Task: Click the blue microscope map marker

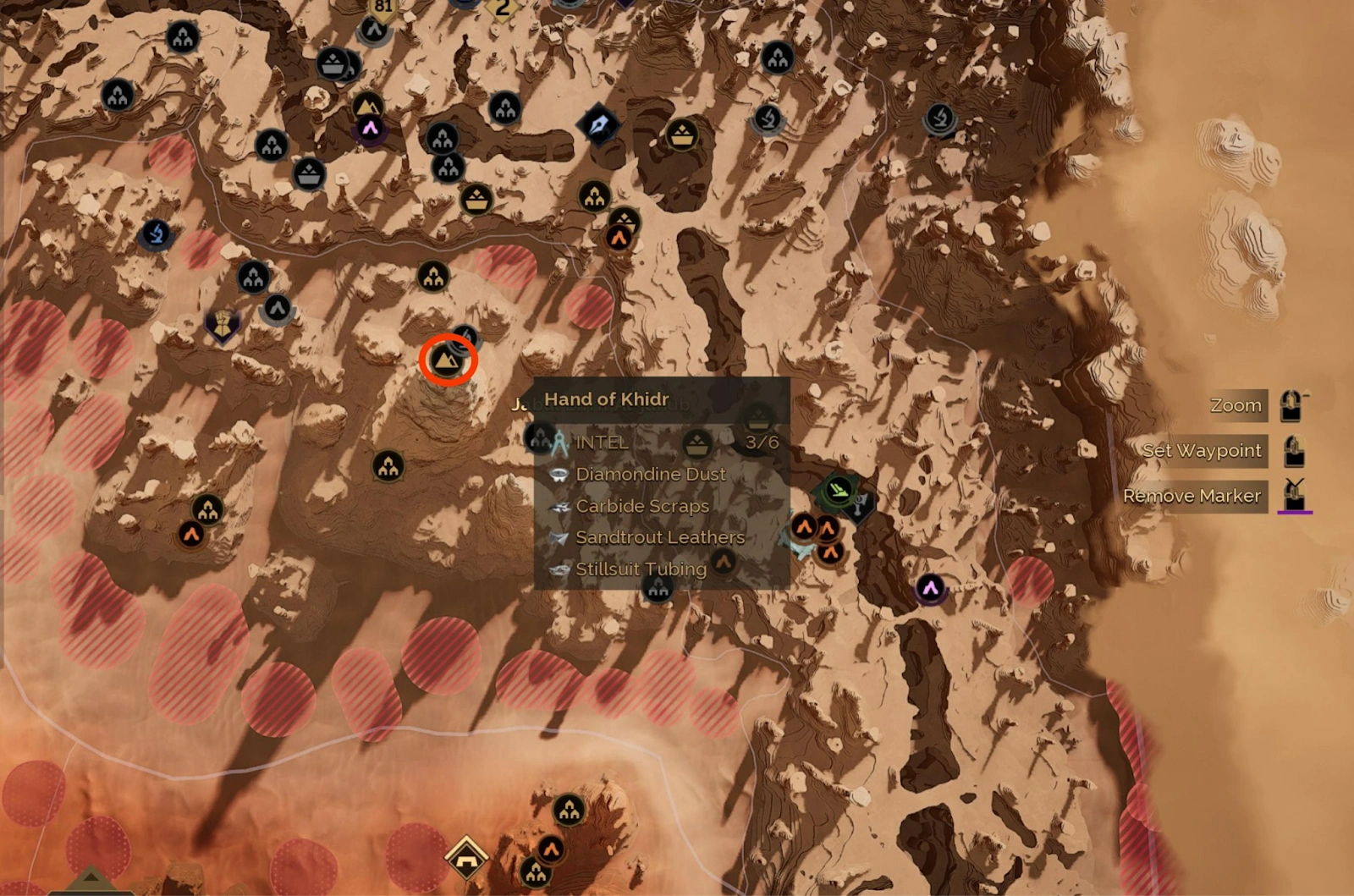Action: [x=156, y=234]
